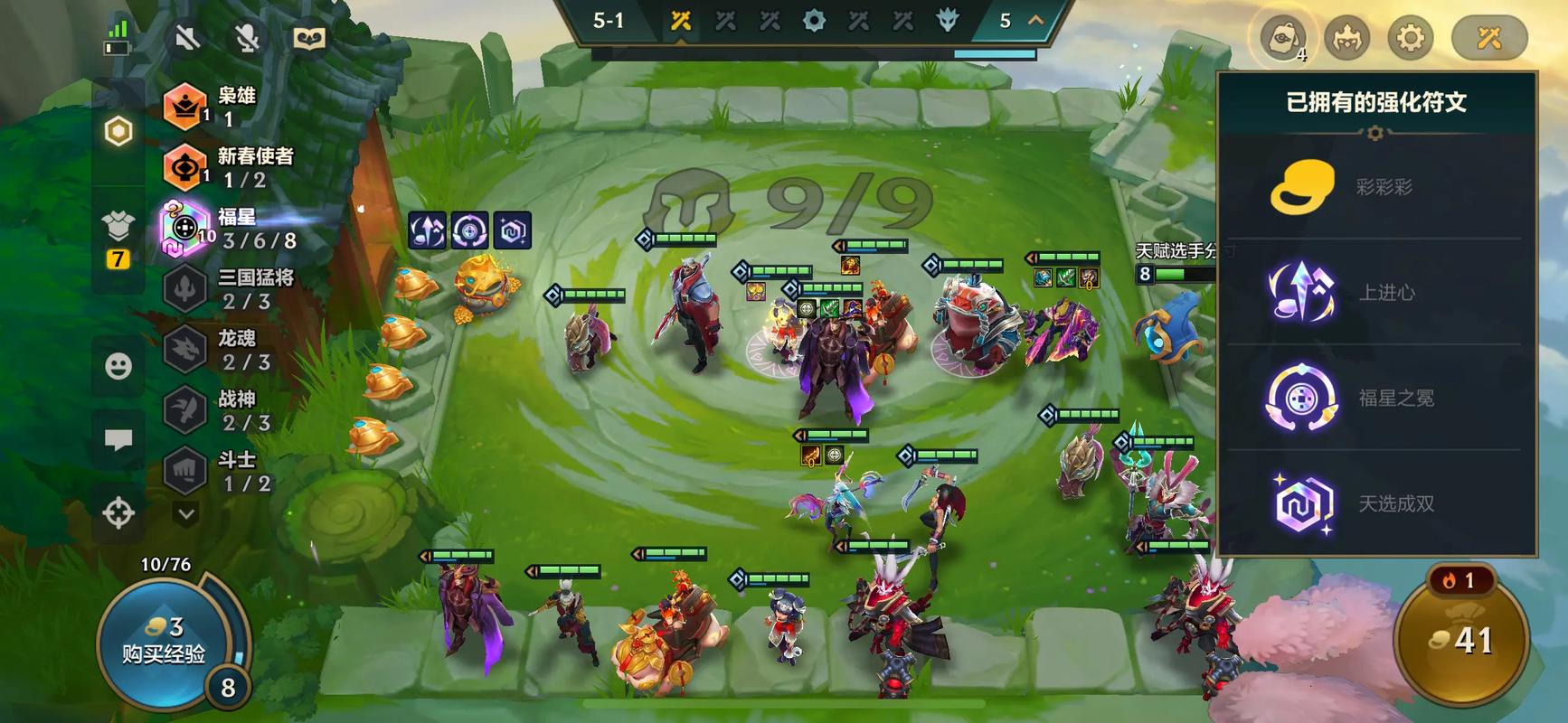Viewport: 1568px width, 723px height.
Task: Open the gold 41 shop button
Action: tap(1460, 641)
